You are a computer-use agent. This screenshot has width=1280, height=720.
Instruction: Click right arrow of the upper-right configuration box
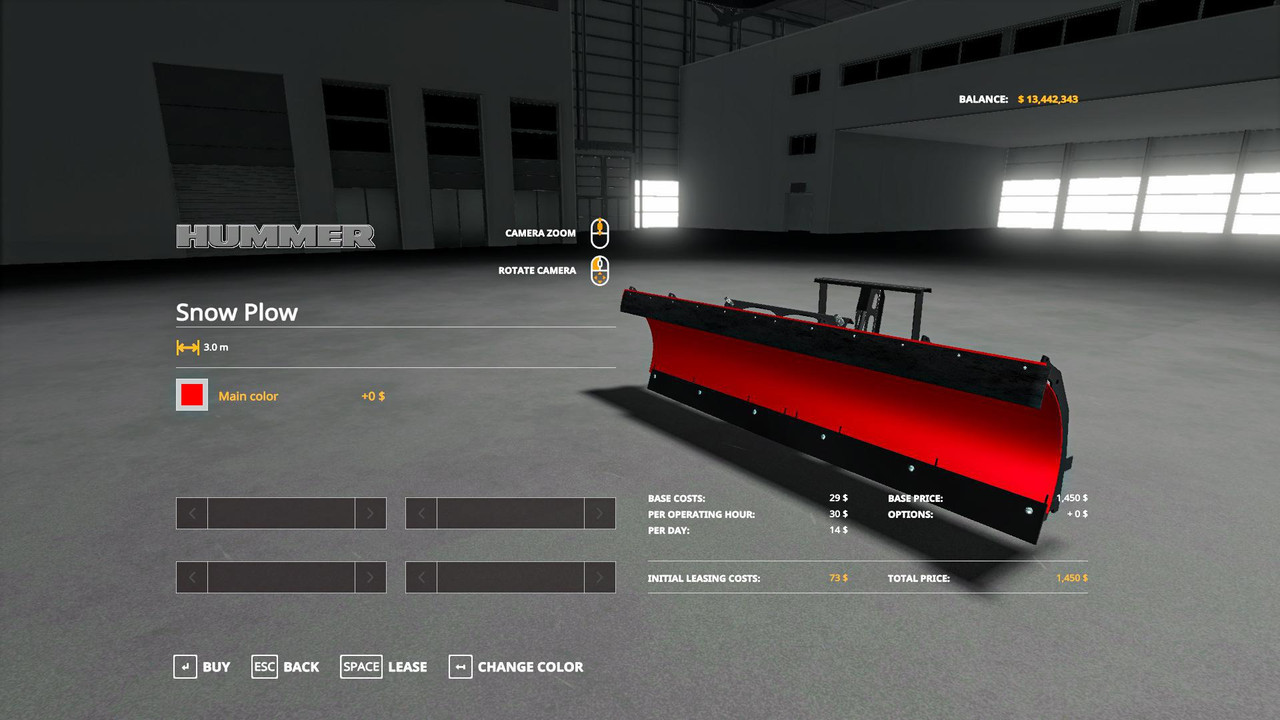tap(600, 513)
